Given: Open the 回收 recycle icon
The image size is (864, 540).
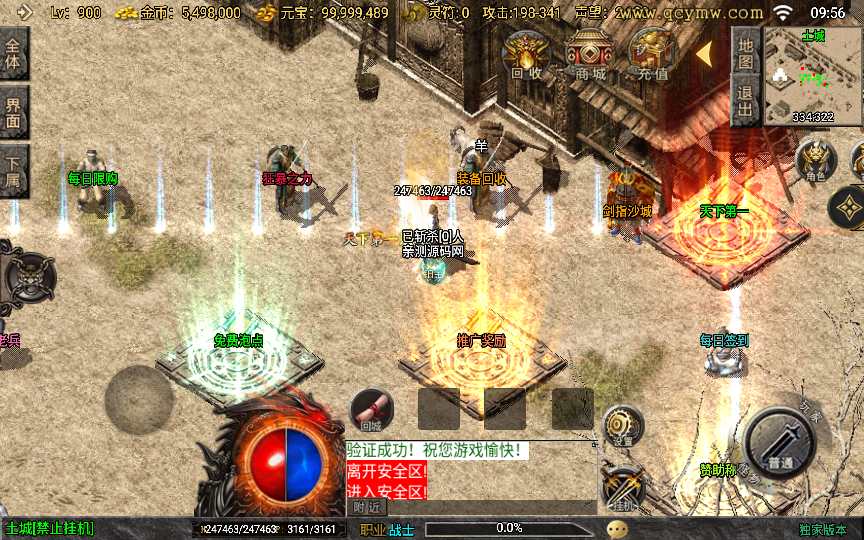Looking at the screenshot, I should [x=527, y=55].
